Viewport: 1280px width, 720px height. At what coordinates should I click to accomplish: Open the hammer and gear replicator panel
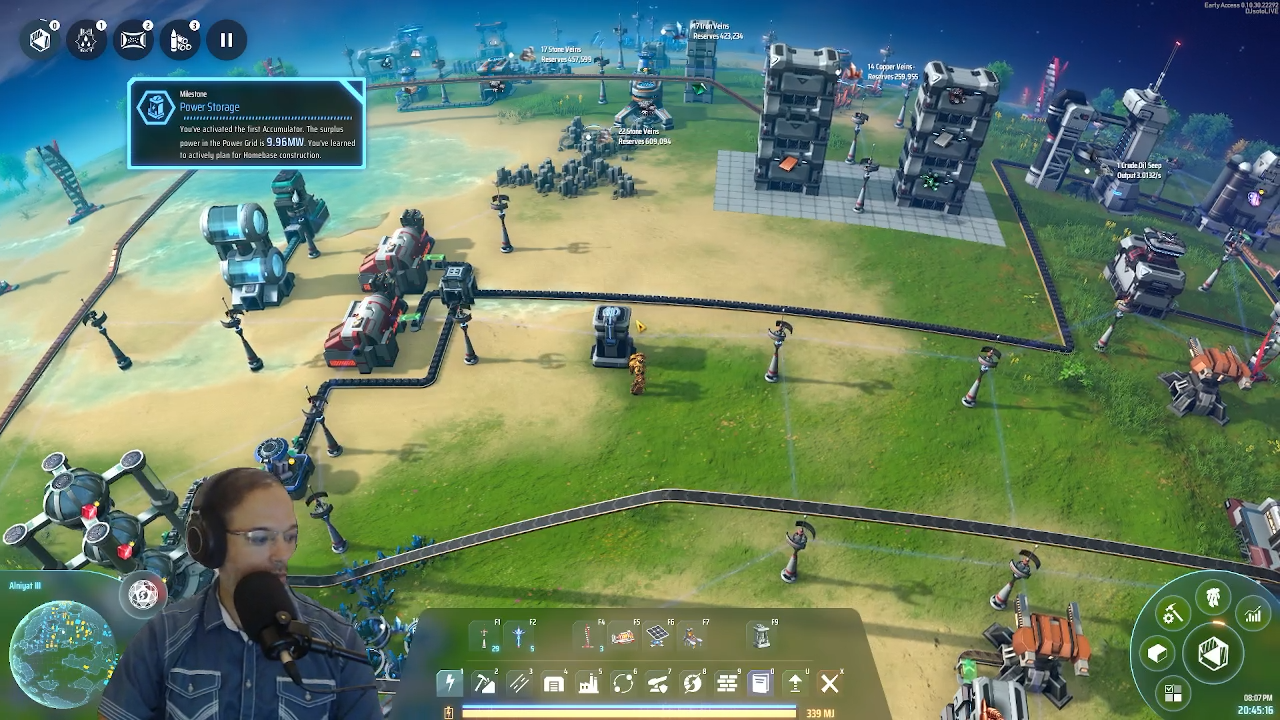point(1172,613)
